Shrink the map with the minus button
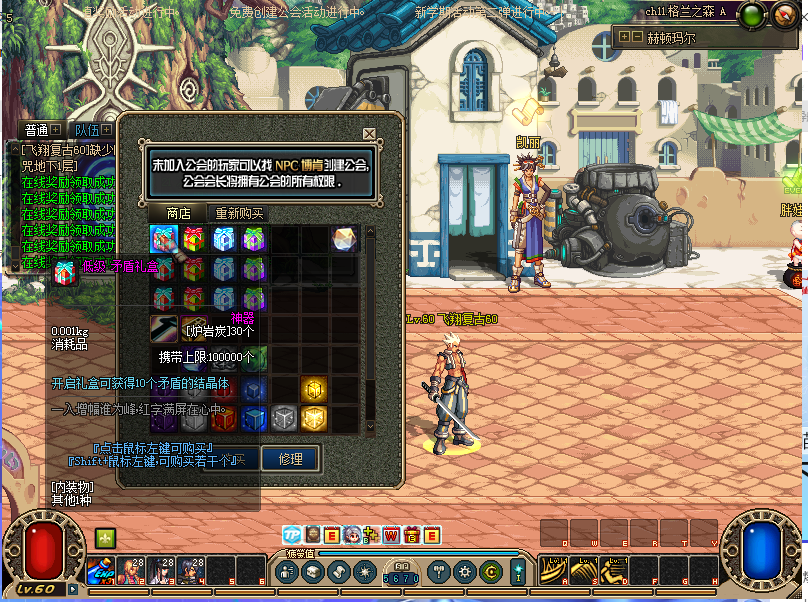 pos(637,36)
